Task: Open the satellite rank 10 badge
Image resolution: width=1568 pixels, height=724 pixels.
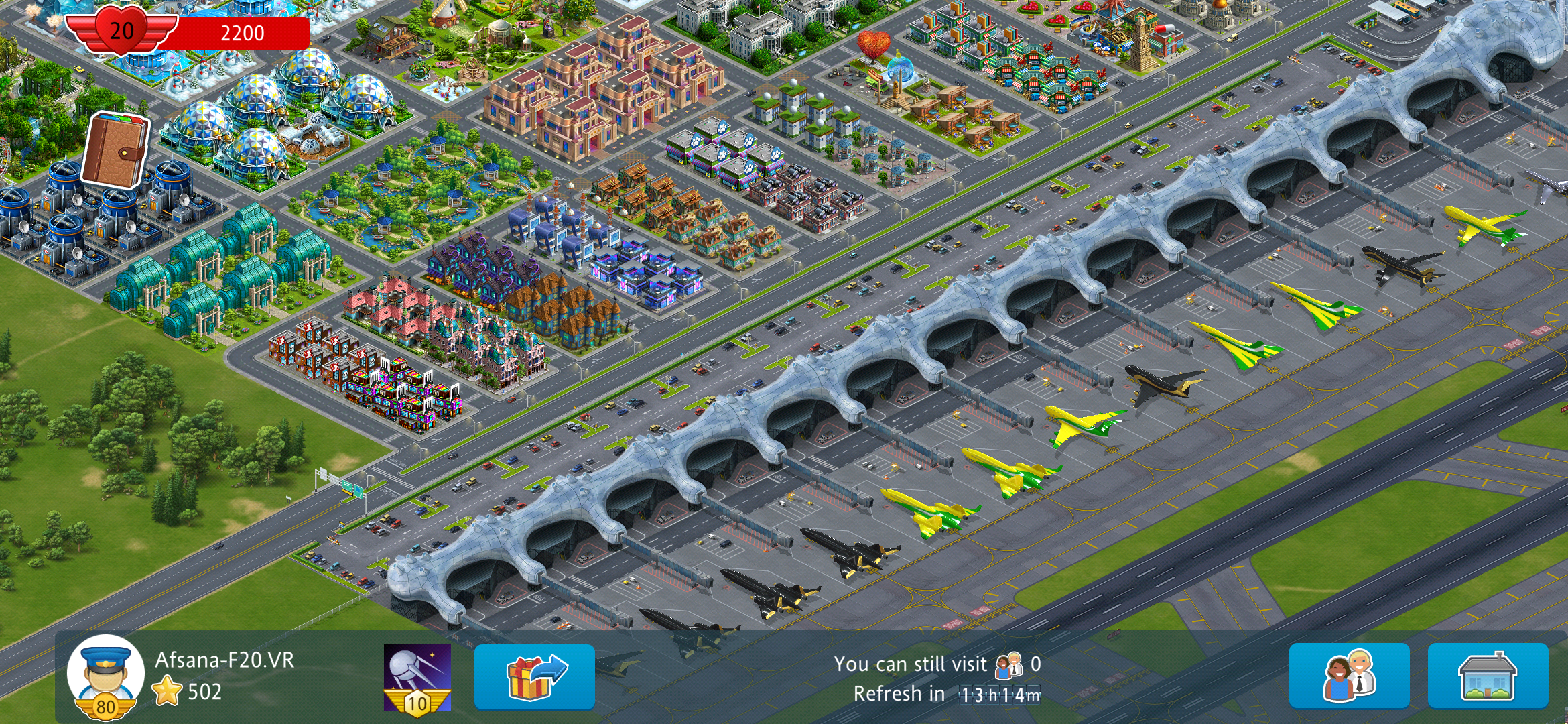Action: pos(417,677)
